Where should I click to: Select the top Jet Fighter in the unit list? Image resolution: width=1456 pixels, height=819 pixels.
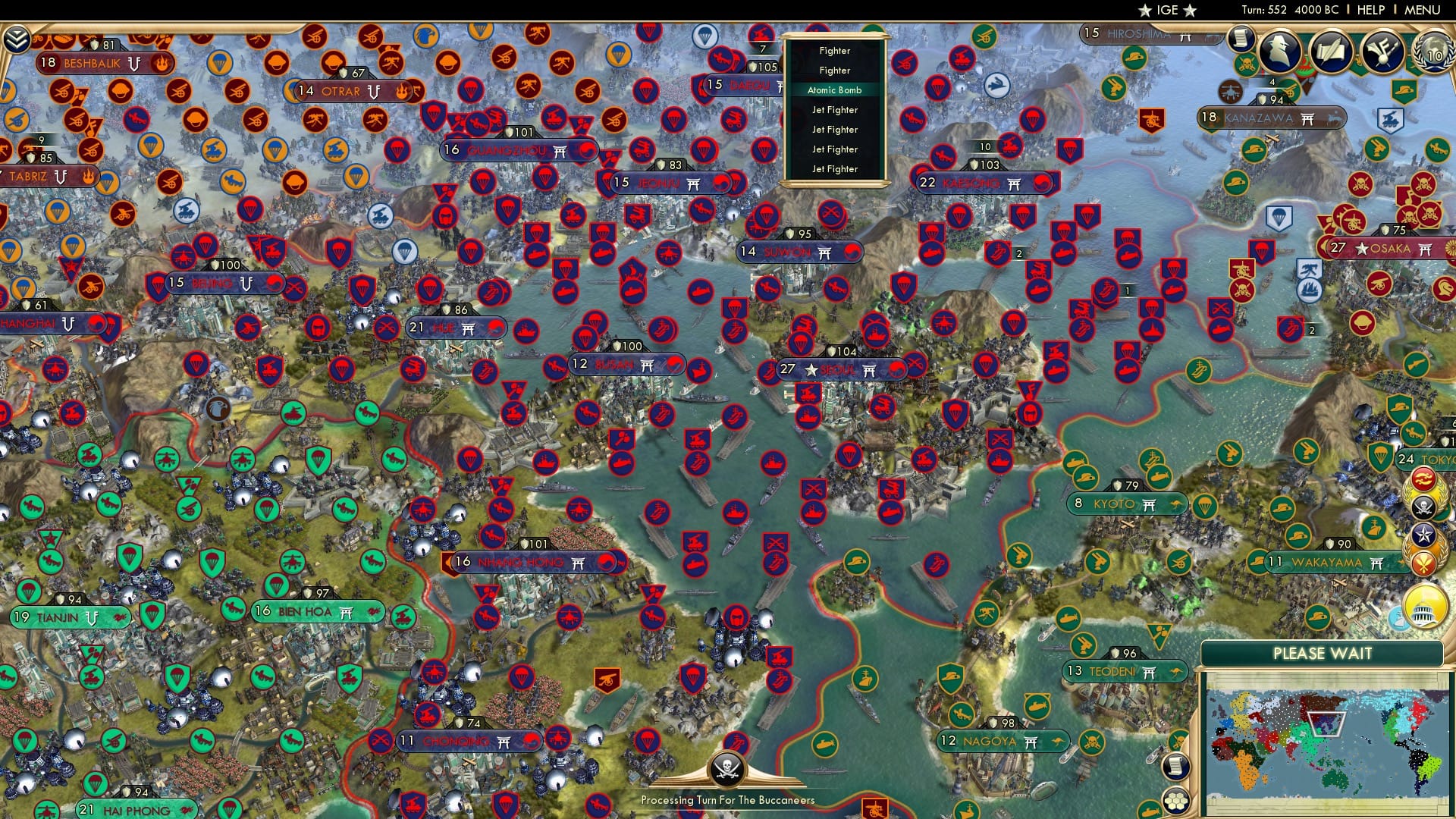(834, 109)
